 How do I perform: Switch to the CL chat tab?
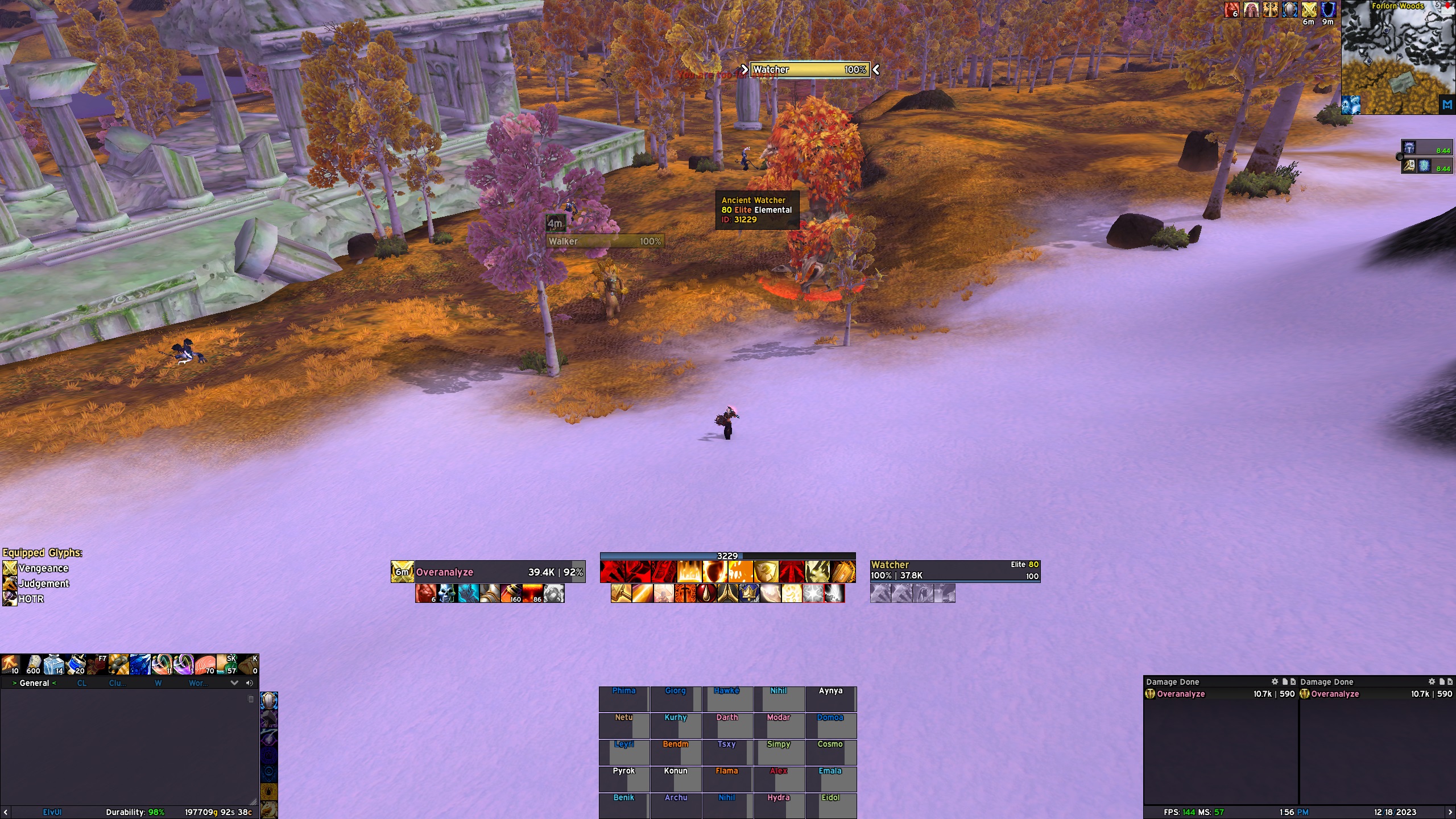point(82,683)
